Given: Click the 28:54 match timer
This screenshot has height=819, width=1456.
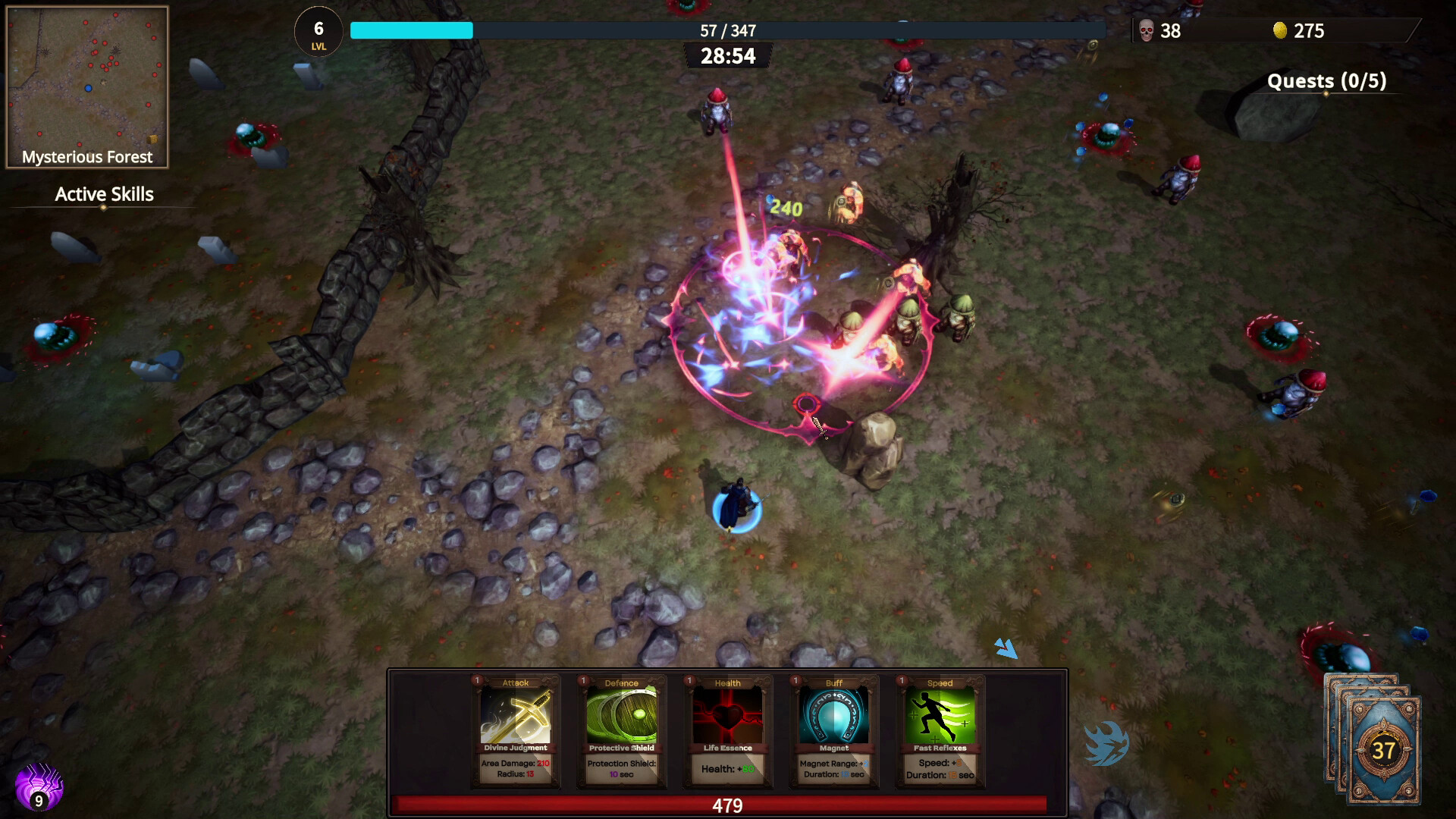Looking at the screenshot, I should coord(728,55).
